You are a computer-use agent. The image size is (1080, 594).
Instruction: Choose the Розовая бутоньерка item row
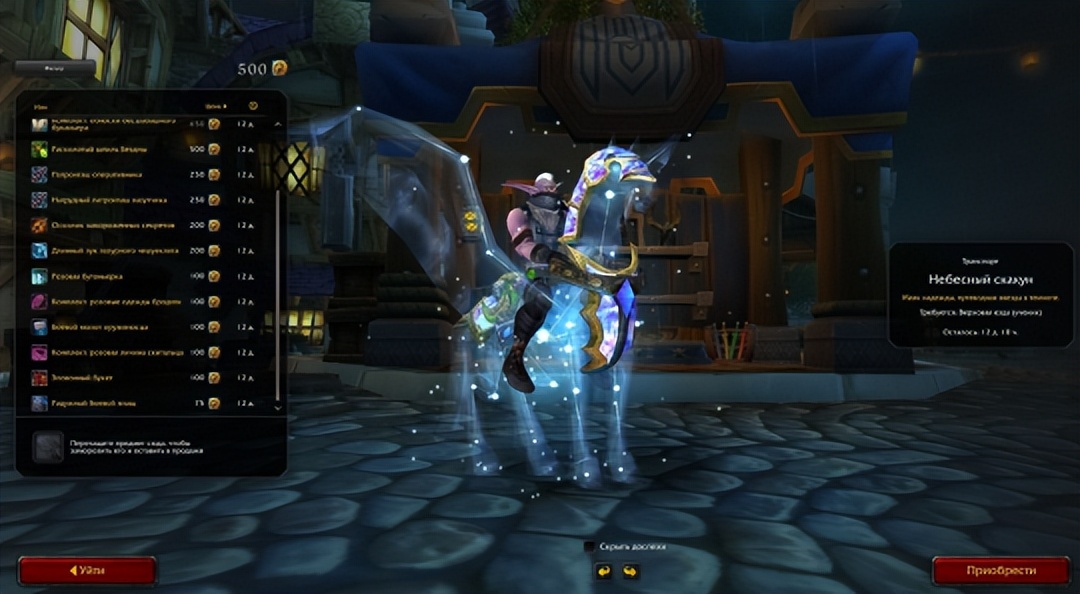(x=120, y=276)
